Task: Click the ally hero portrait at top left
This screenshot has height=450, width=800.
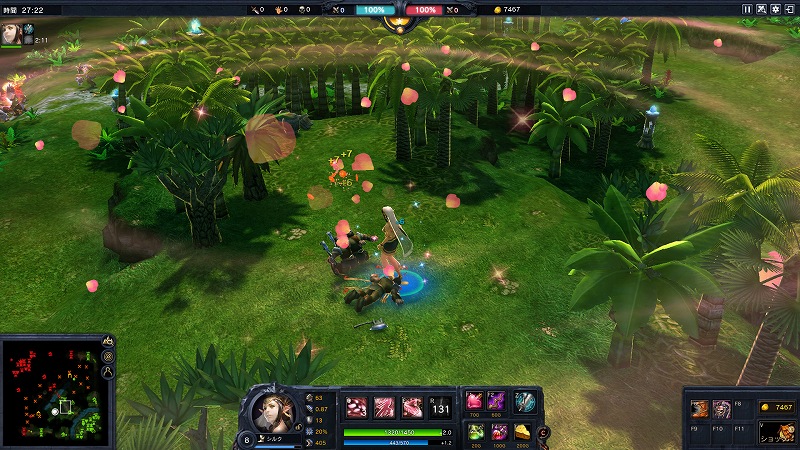Action: click(12, 34)
